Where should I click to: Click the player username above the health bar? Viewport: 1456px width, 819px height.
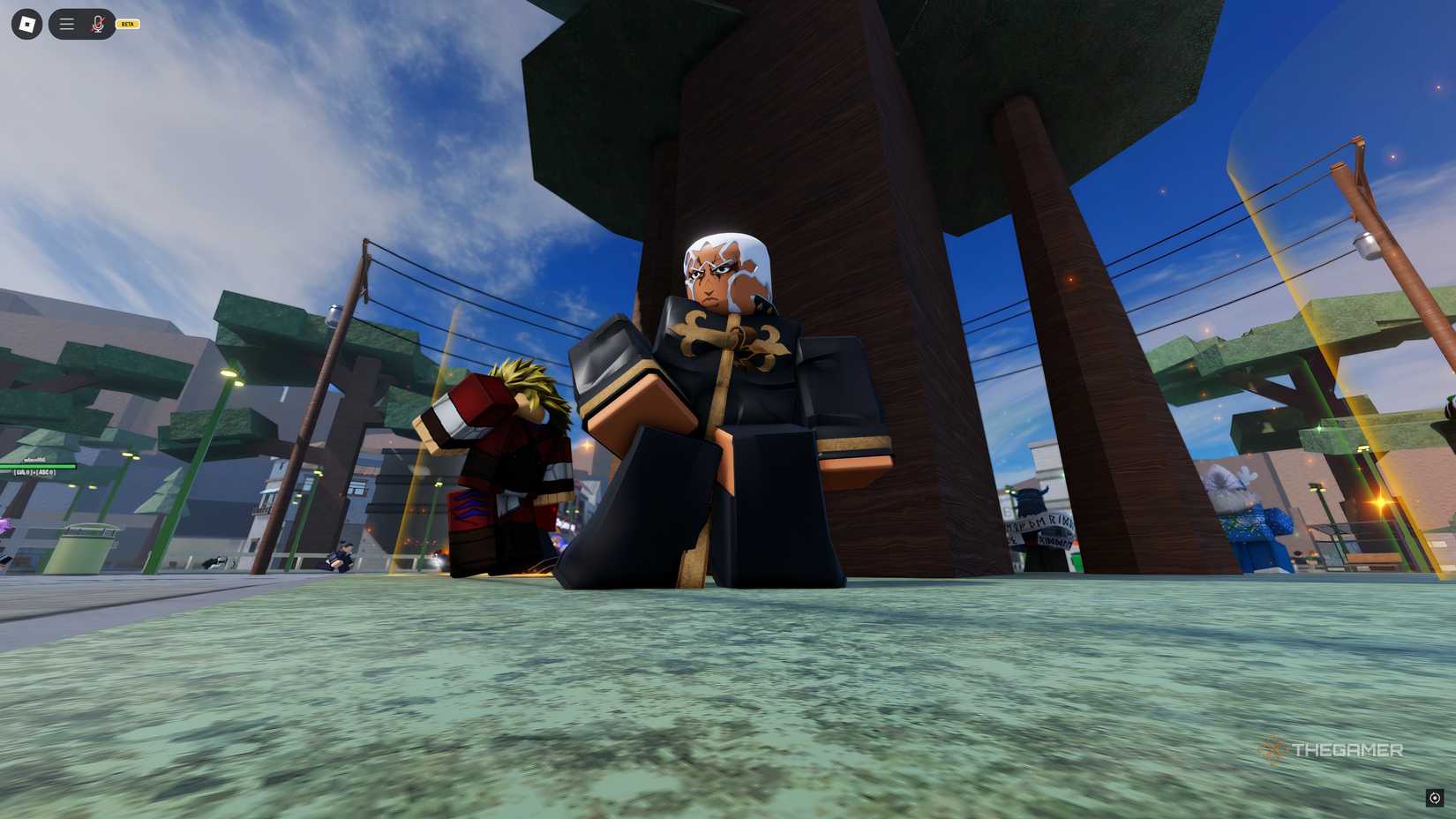[35, 460]
